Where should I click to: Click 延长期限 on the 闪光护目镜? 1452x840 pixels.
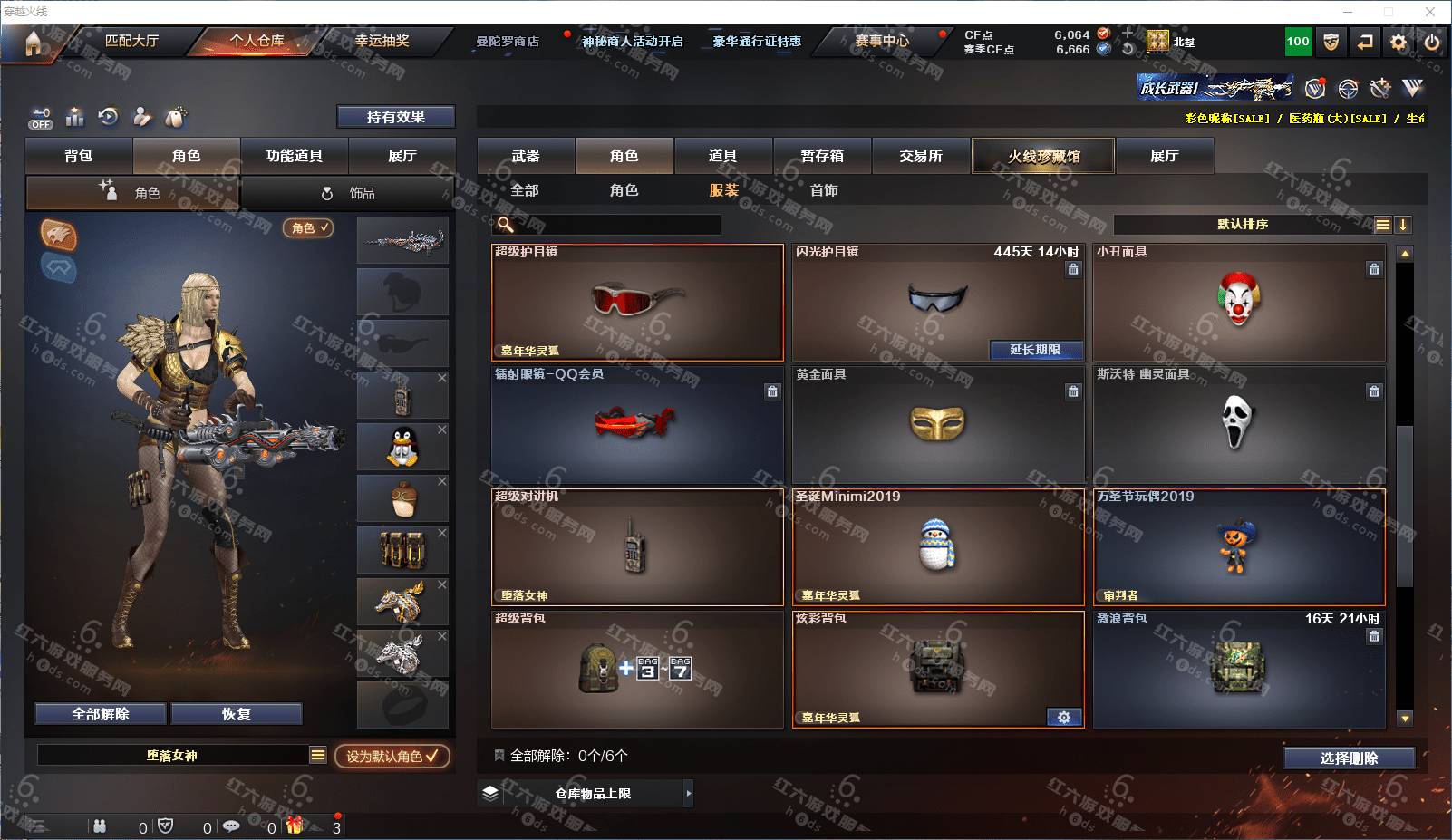(1034, 350)
